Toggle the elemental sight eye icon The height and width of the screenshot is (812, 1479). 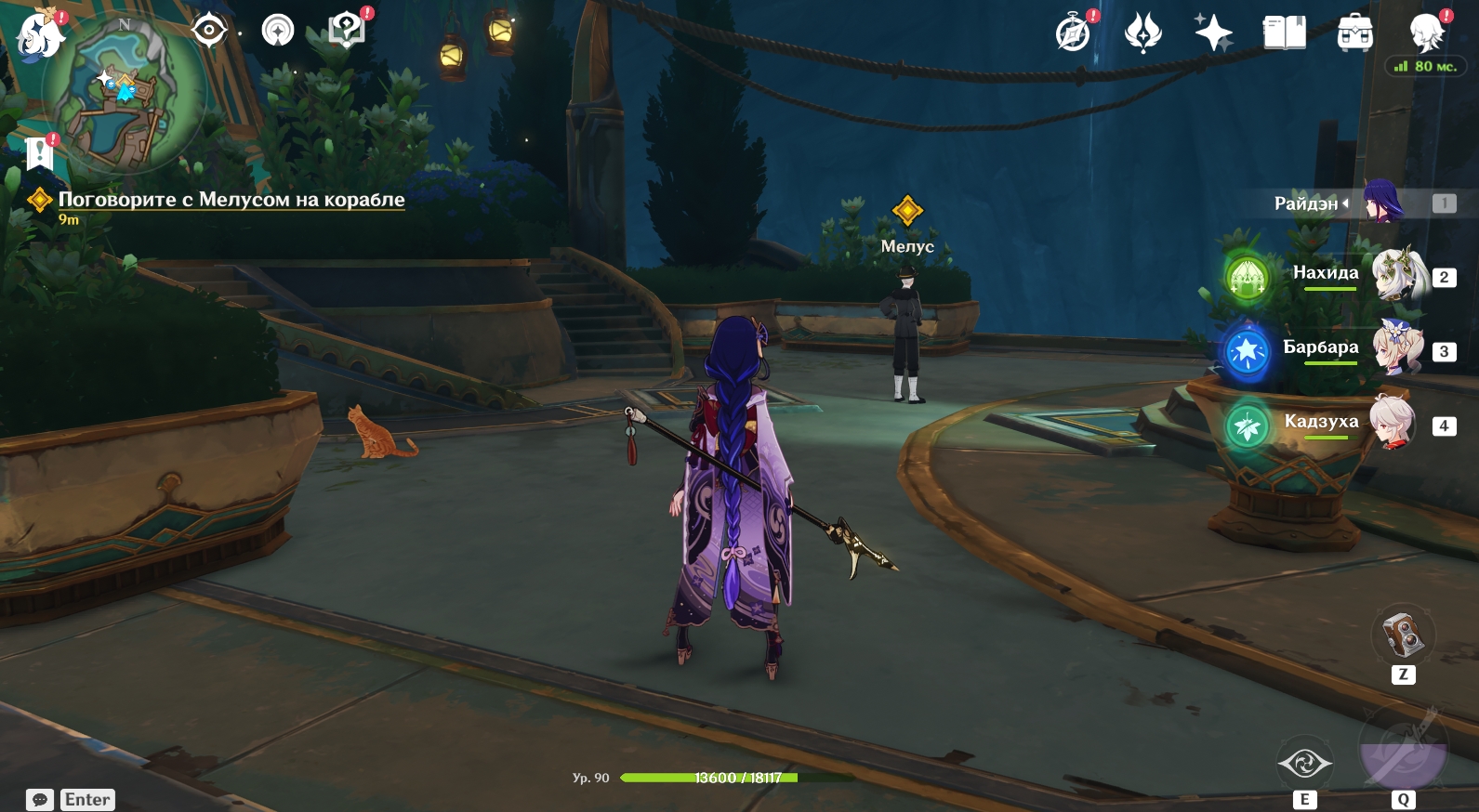tap(209, 31)
